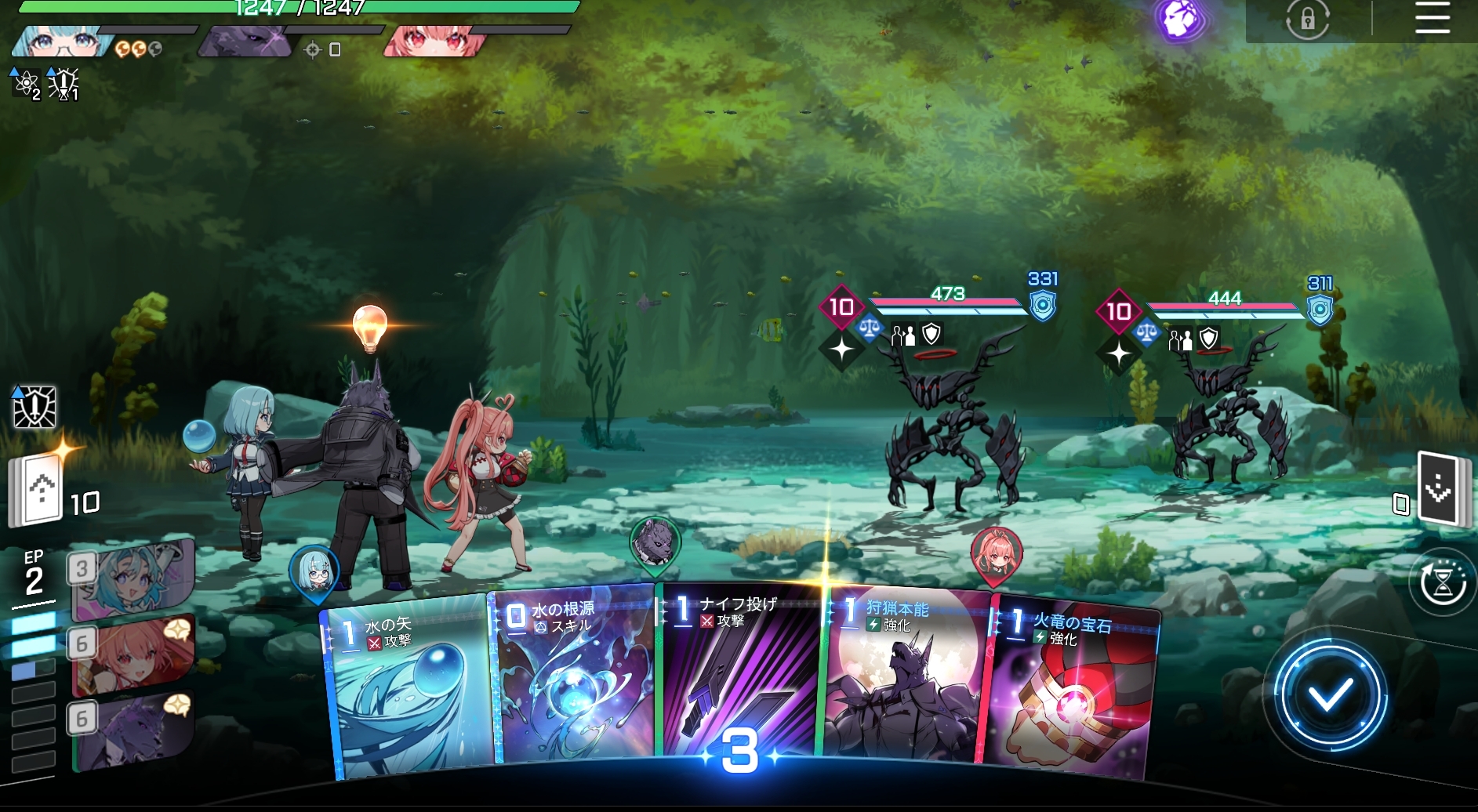Screen dimensions: 1478x812
Task: View the atom buff status icon
Action: tap(26, 83)
